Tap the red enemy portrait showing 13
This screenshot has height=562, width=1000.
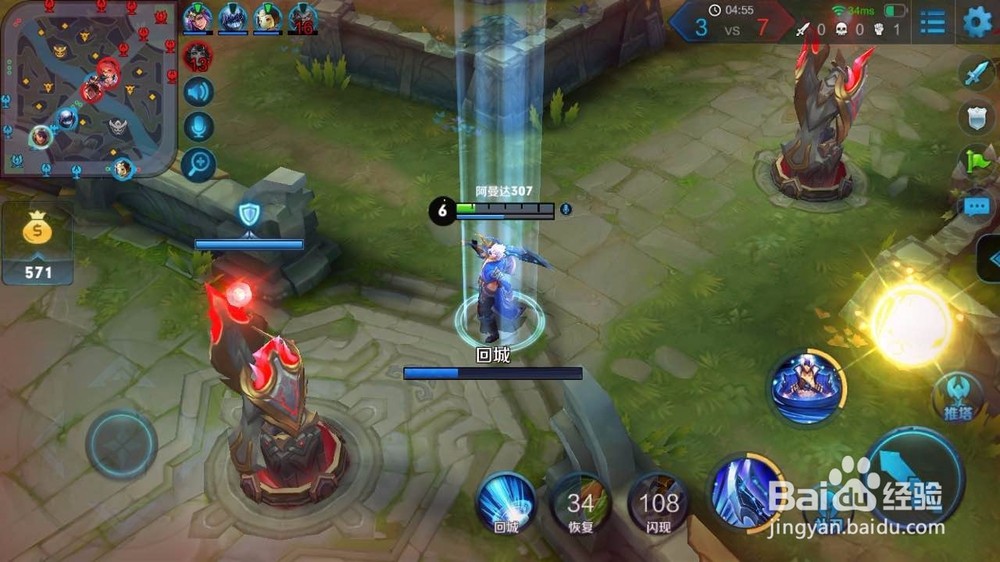198,56
